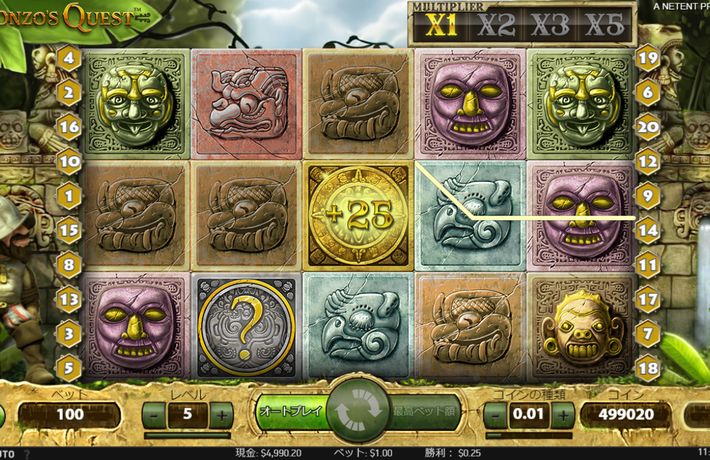Screen dimensions: 710x460
Task: Select payline 16 marker
Action: pyautogui.click(x=69, y=127)
